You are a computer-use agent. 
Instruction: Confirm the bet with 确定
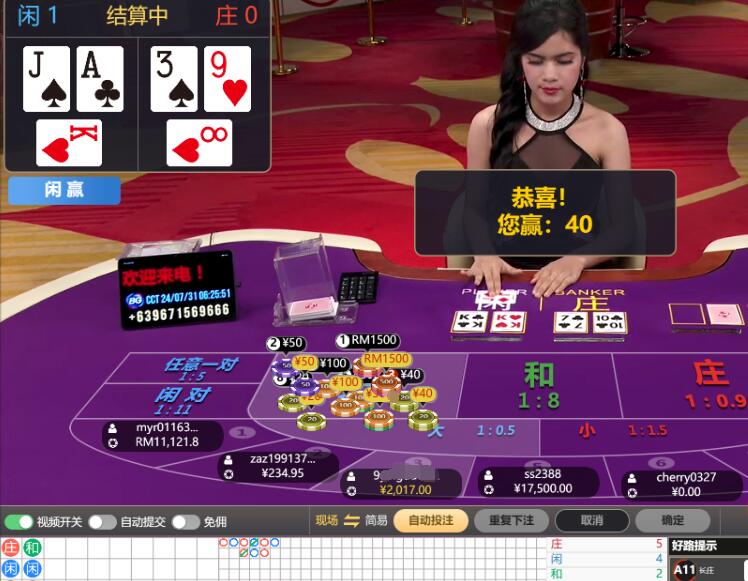tap(673, 520)
